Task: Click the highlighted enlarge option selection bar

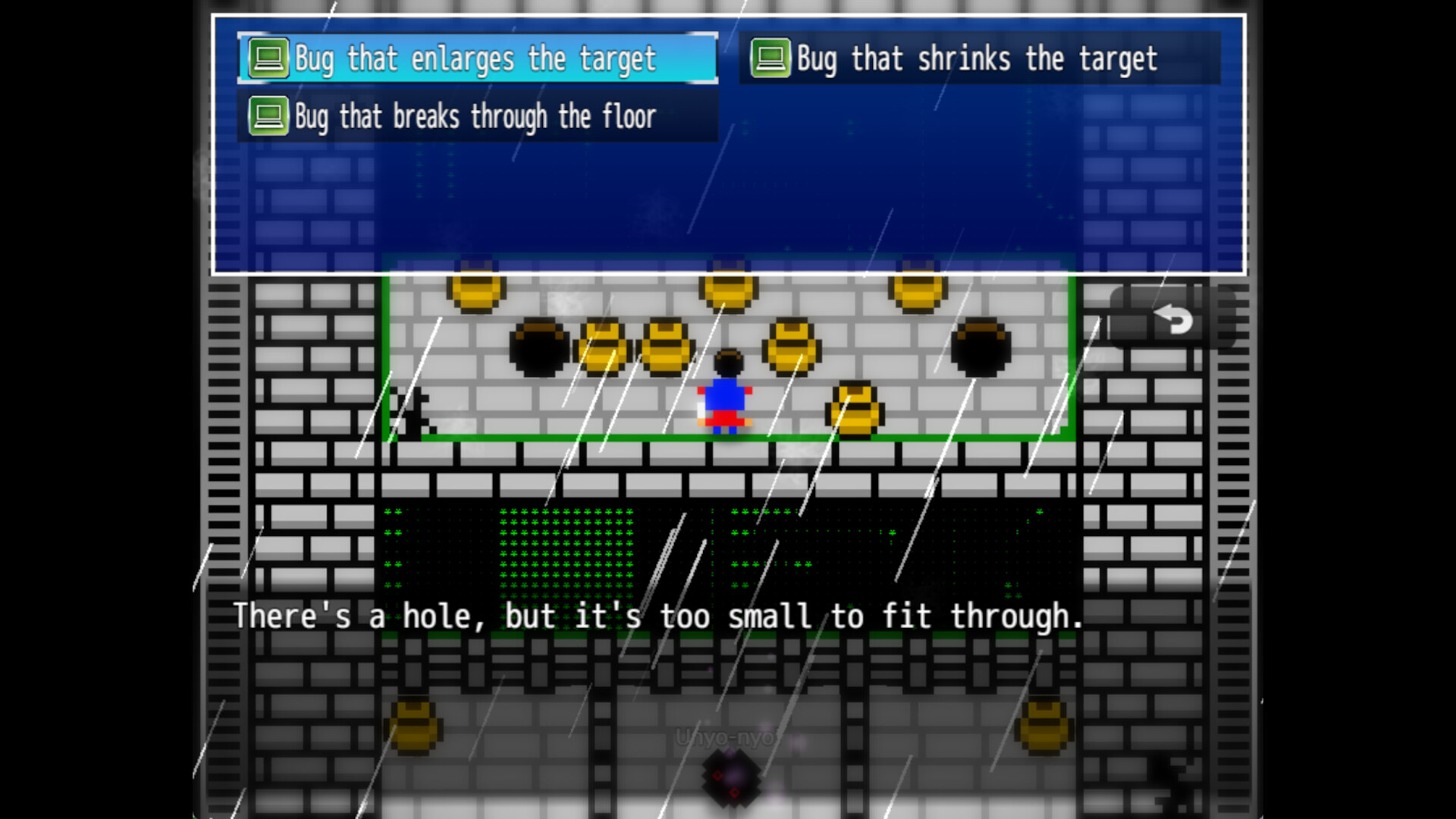Action: point(474,58)
